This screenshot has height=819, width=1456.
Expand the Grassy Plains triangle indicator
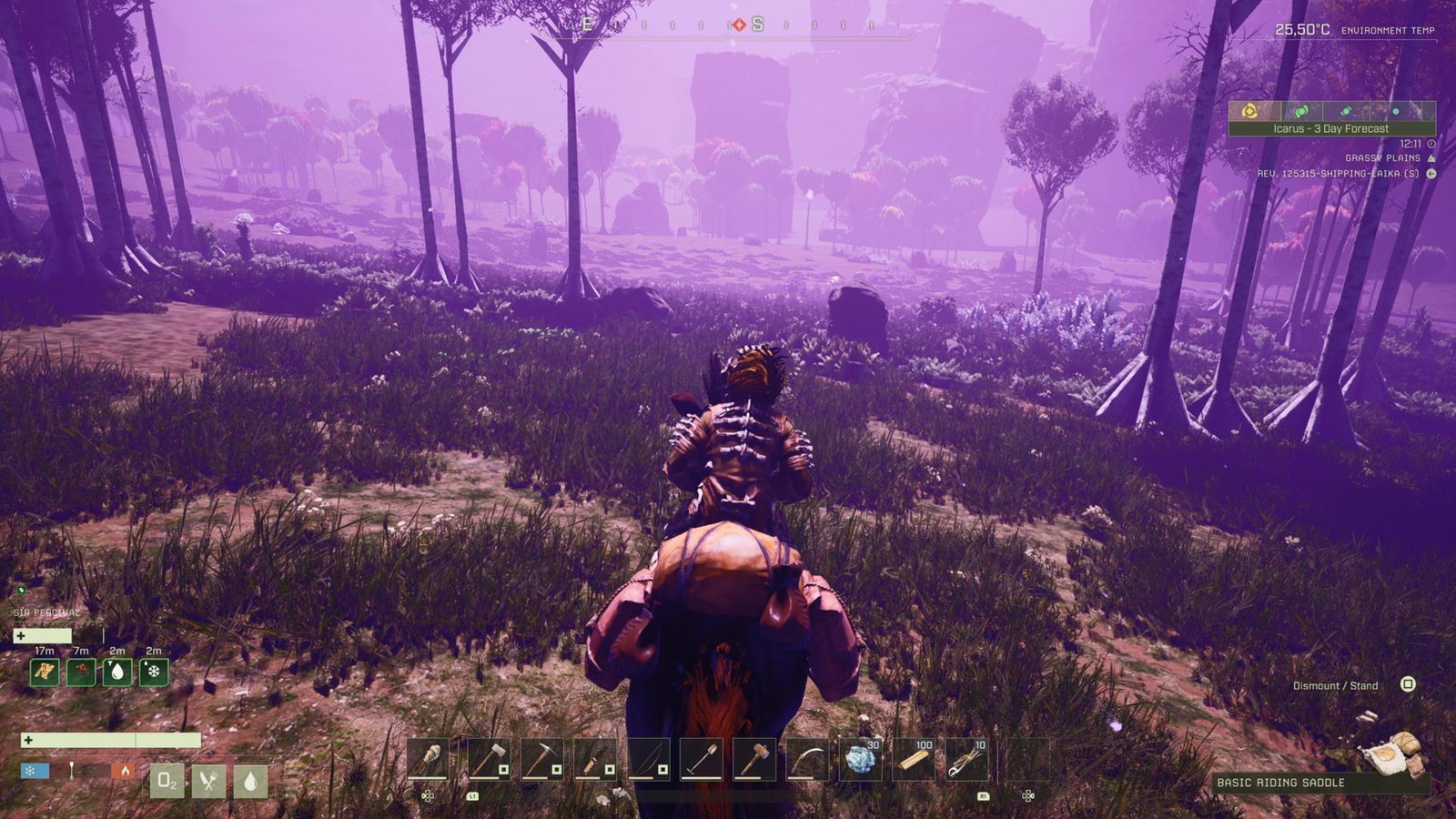(x=1431, y=158)
